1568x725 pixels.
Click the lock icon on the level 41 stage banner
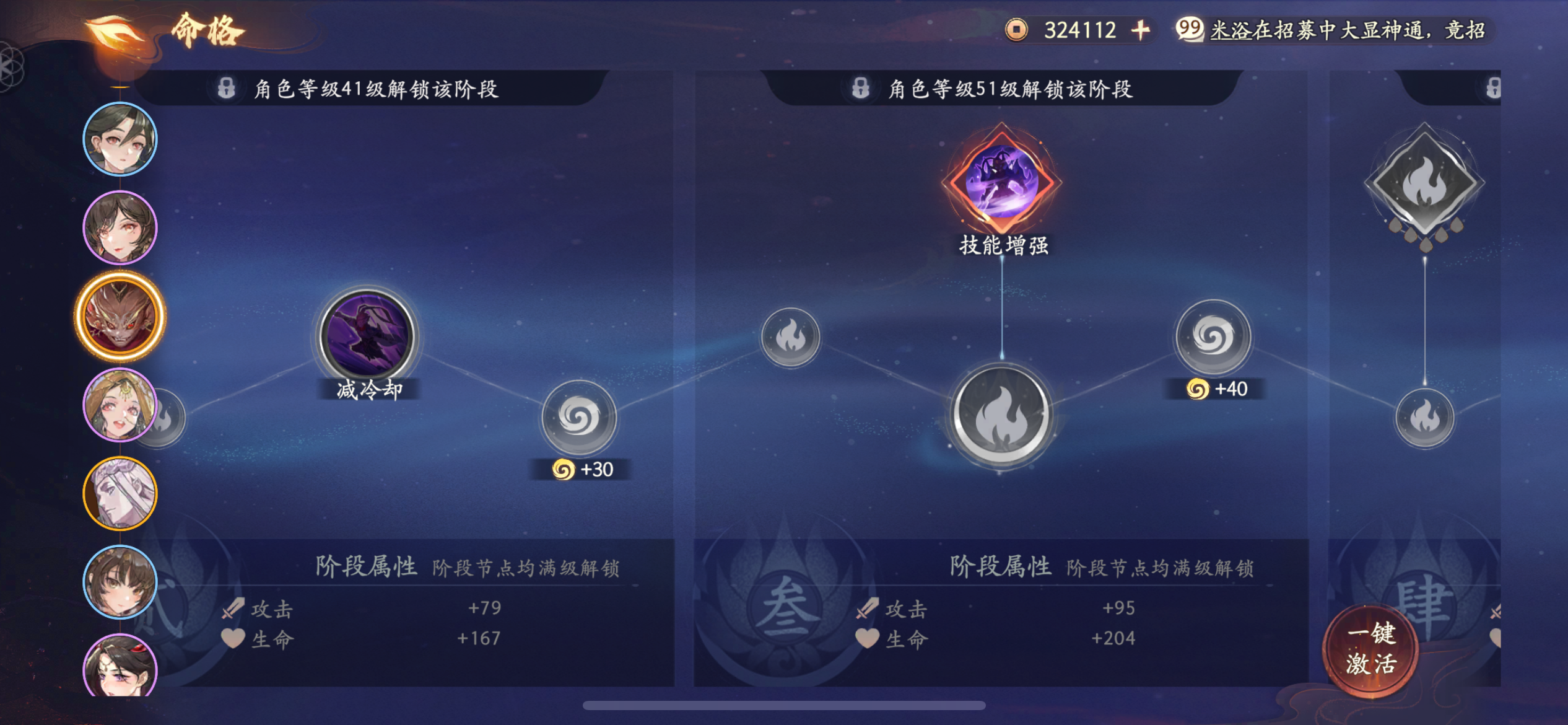[x=227, y=87]
